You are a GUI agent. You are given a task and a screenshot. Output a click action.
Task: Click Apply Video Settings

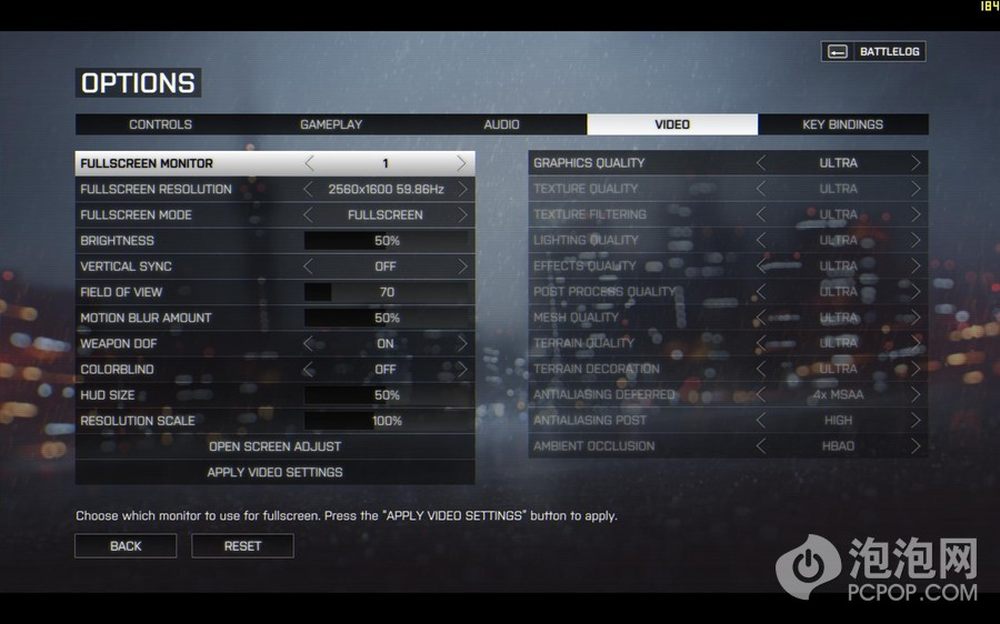[275, 472]
